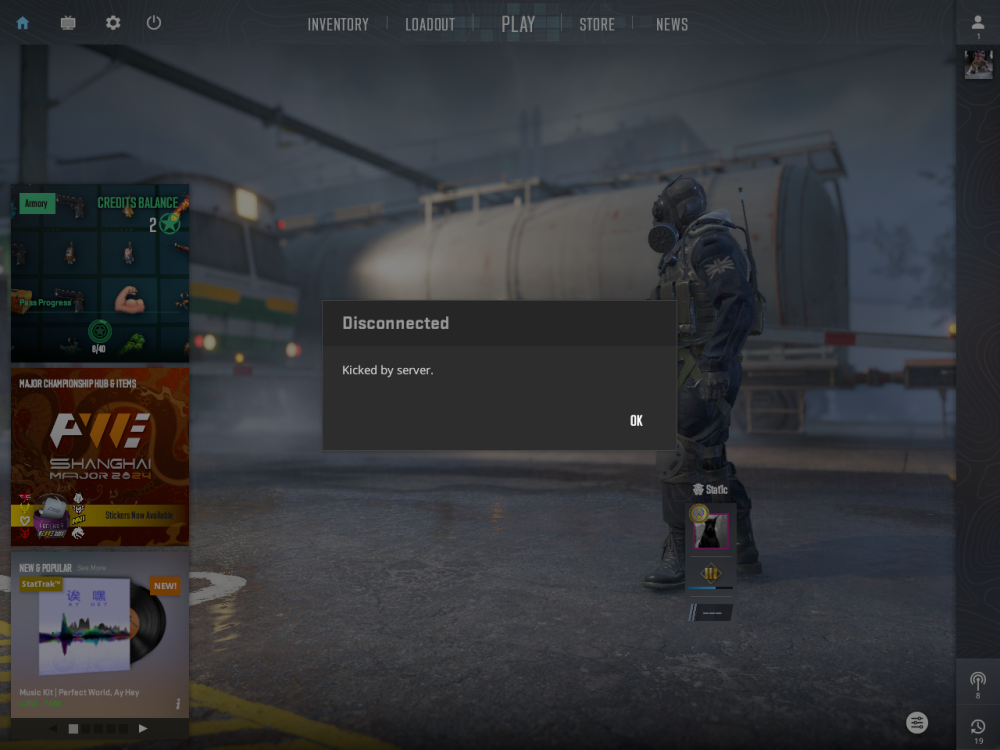Click the power quit icon
The height and width of the screenshot is (750, 1000).
154,23
